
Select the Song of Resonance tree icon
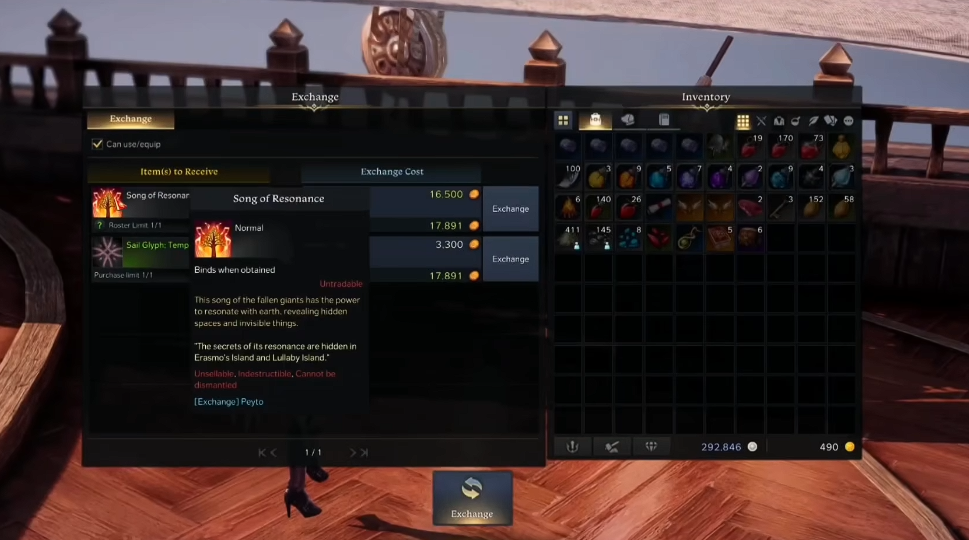[107, 202]
